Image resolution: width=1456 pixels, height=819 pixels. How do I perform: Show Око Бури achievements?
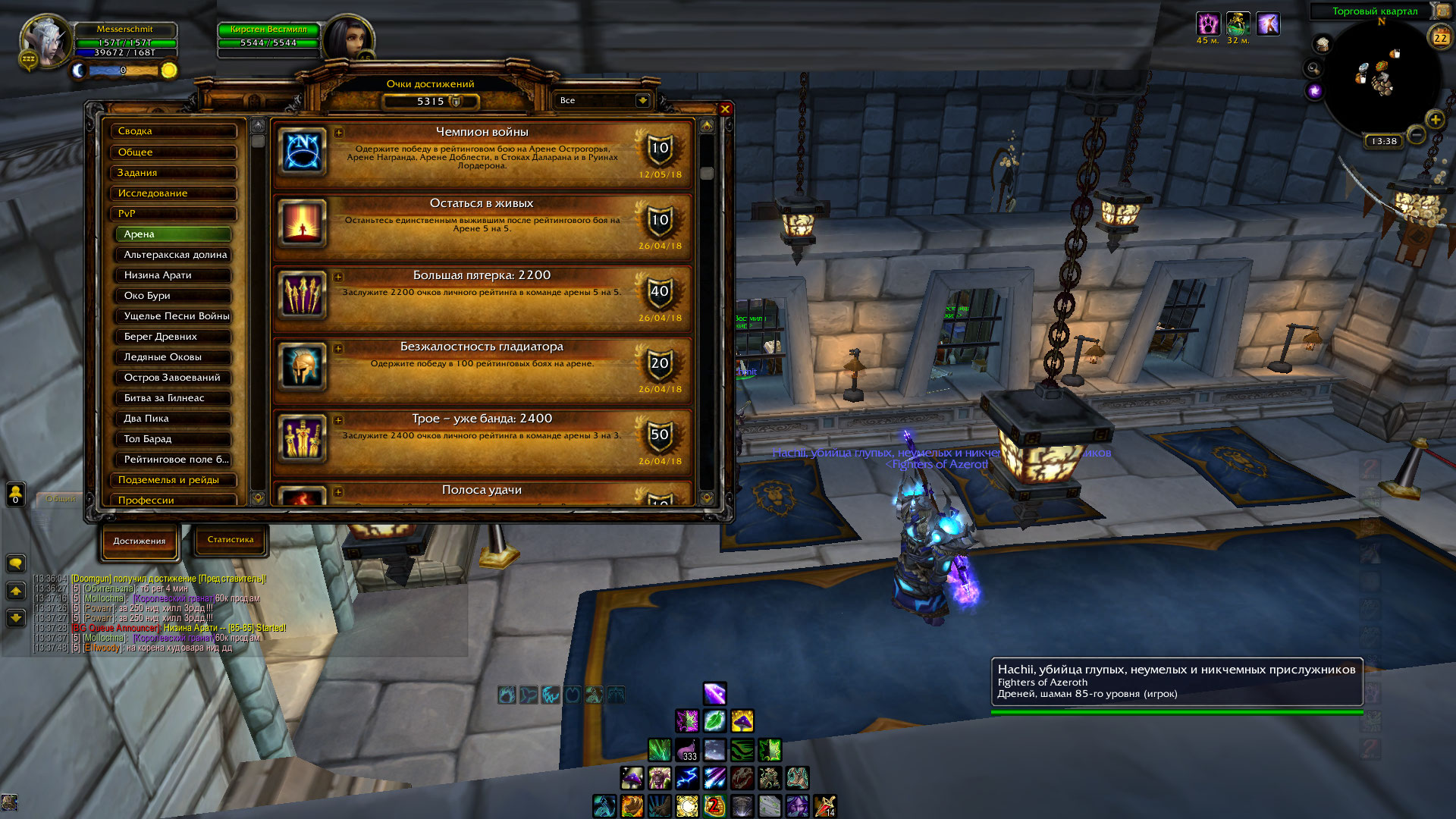[174, 296]
